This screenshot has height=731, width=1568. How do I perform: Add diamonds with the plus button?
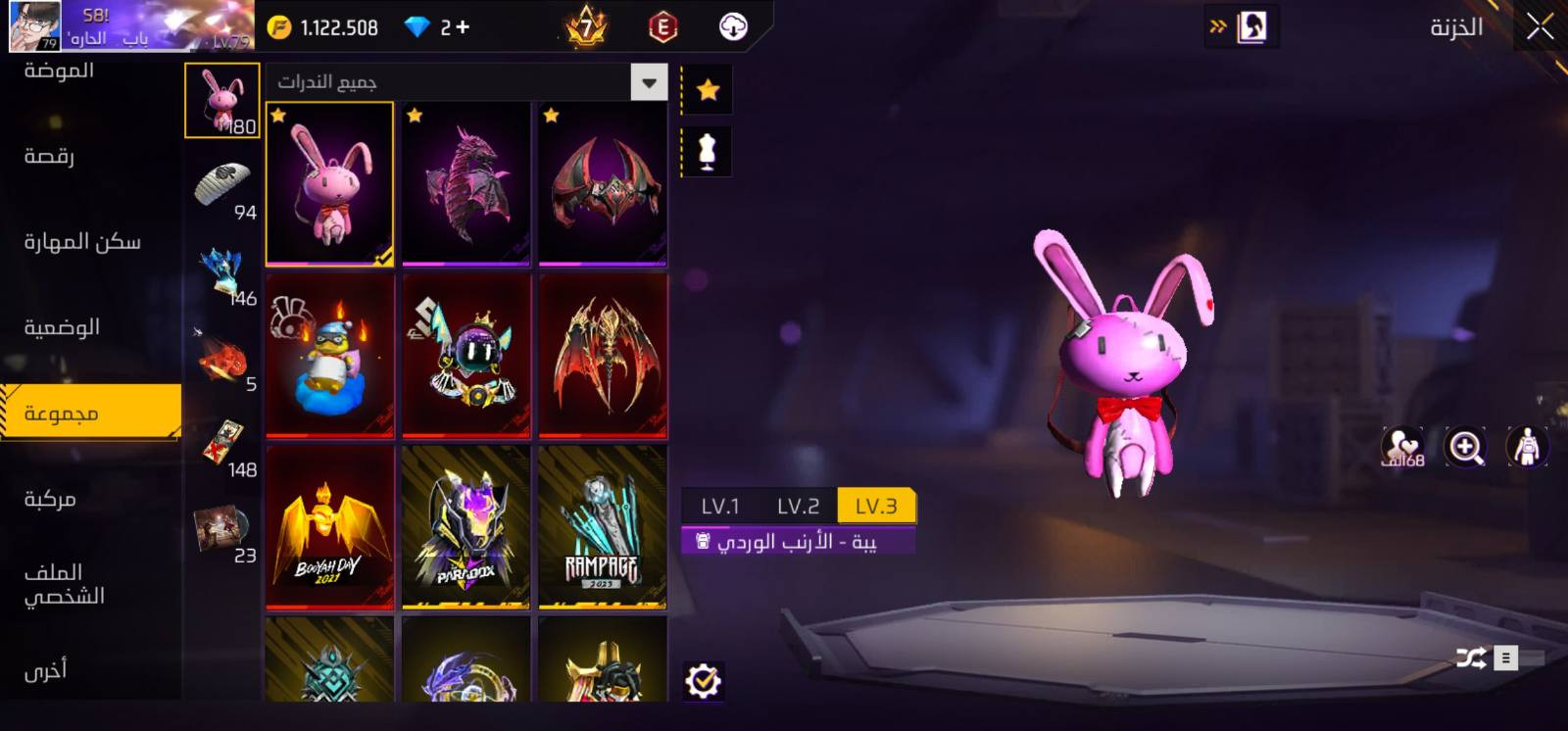[x=462, y=27]
